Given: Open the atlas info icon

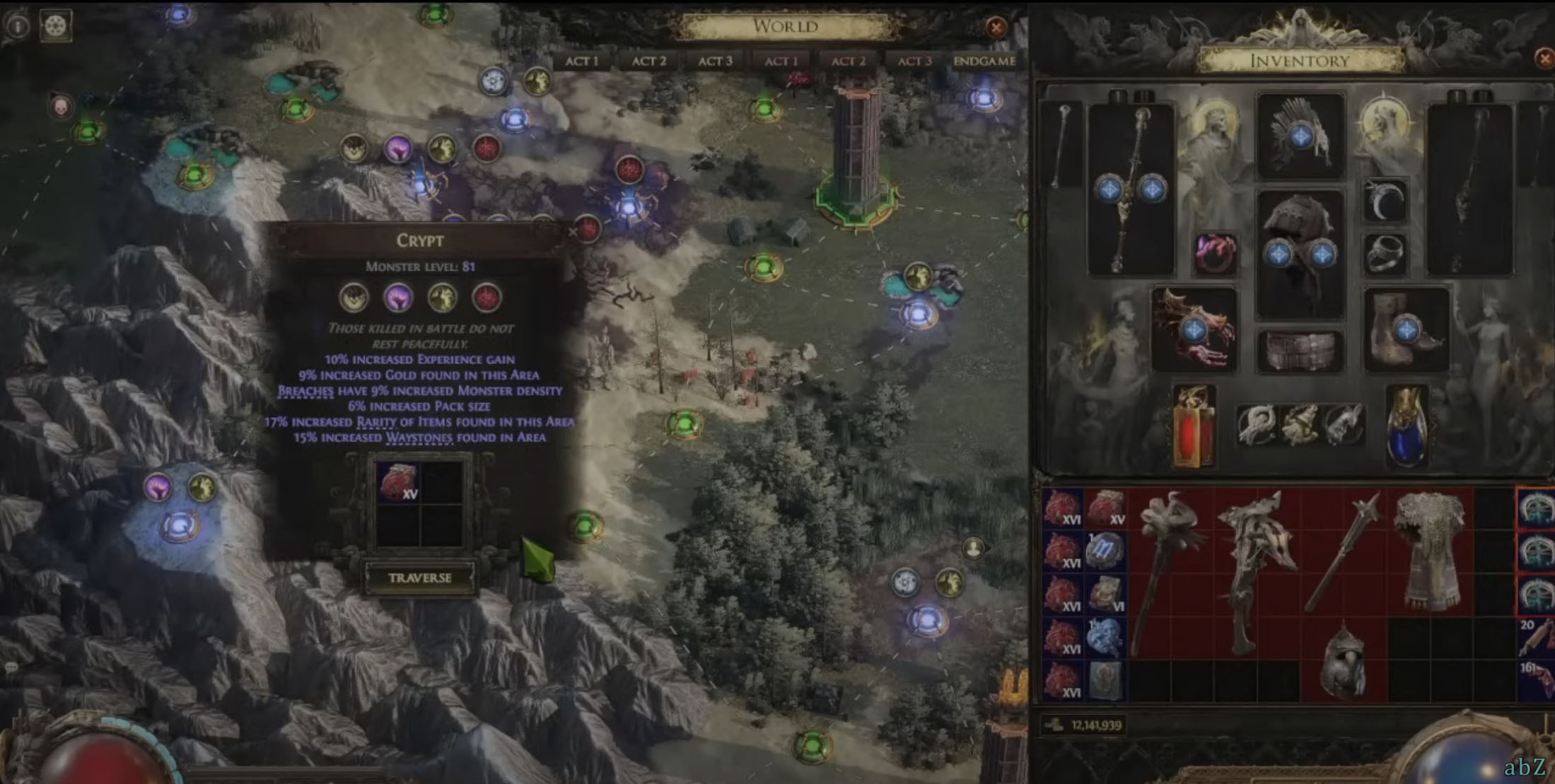Looking at the screenshot, I should 17,25.
